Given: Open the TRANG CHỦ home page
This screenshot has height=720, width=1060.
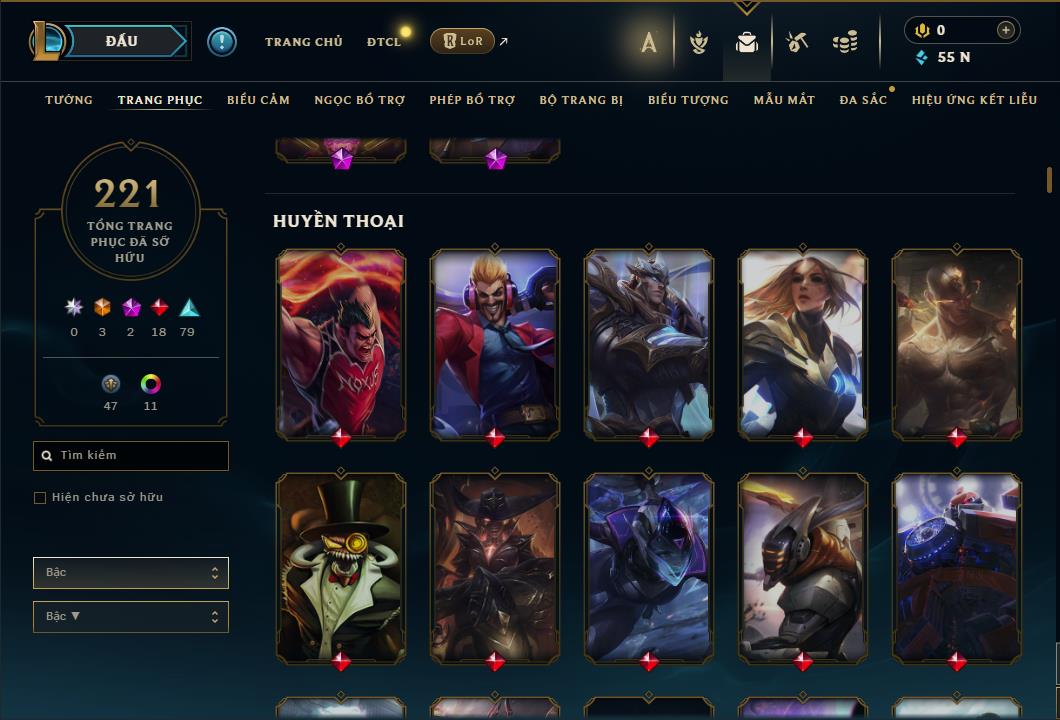Looking at the screenshot, I should pyautogui.click(x=303, y=42).
